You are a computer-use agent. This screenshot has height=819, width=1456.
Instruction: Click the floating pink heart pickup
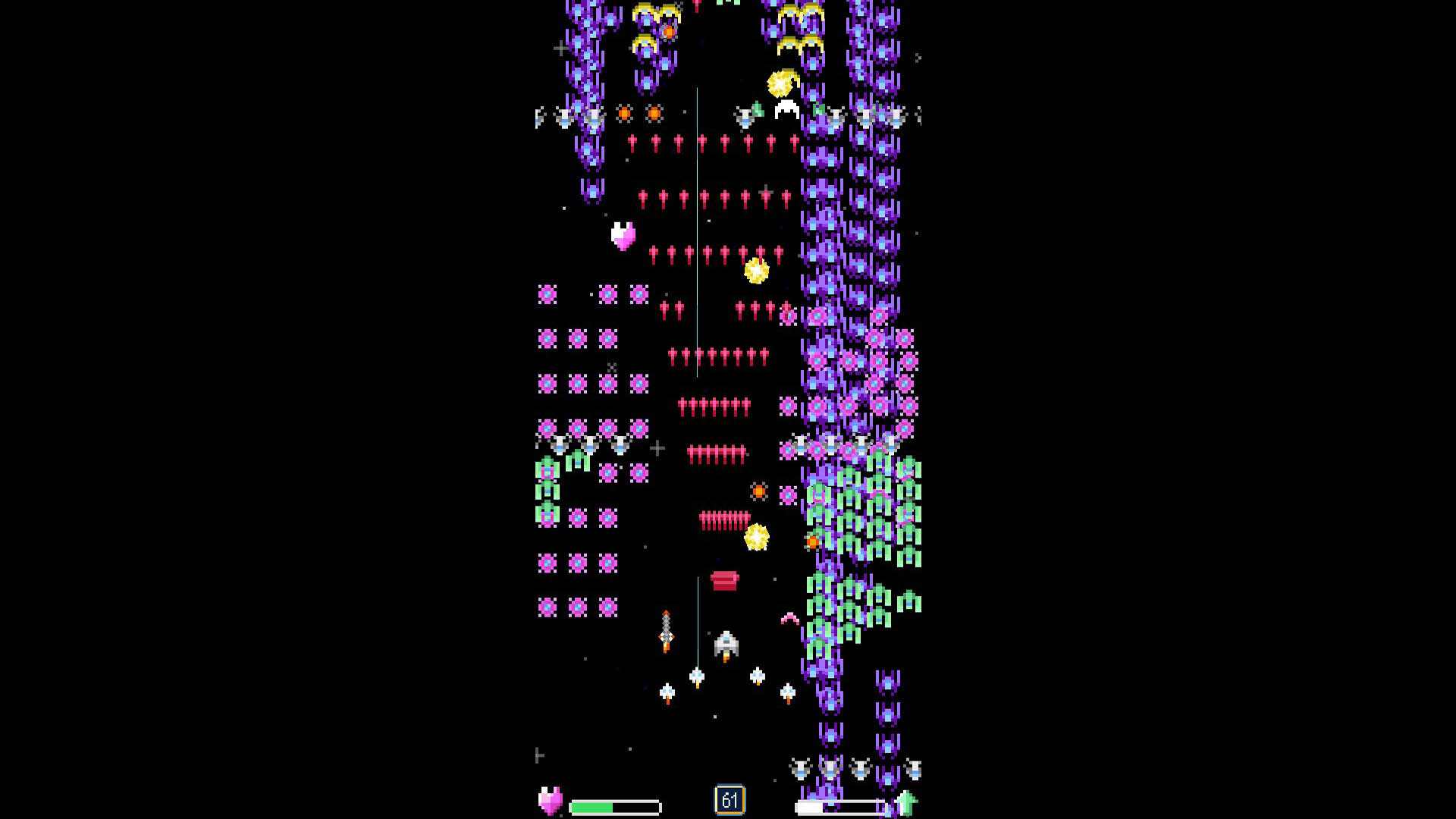click(621, 237)
